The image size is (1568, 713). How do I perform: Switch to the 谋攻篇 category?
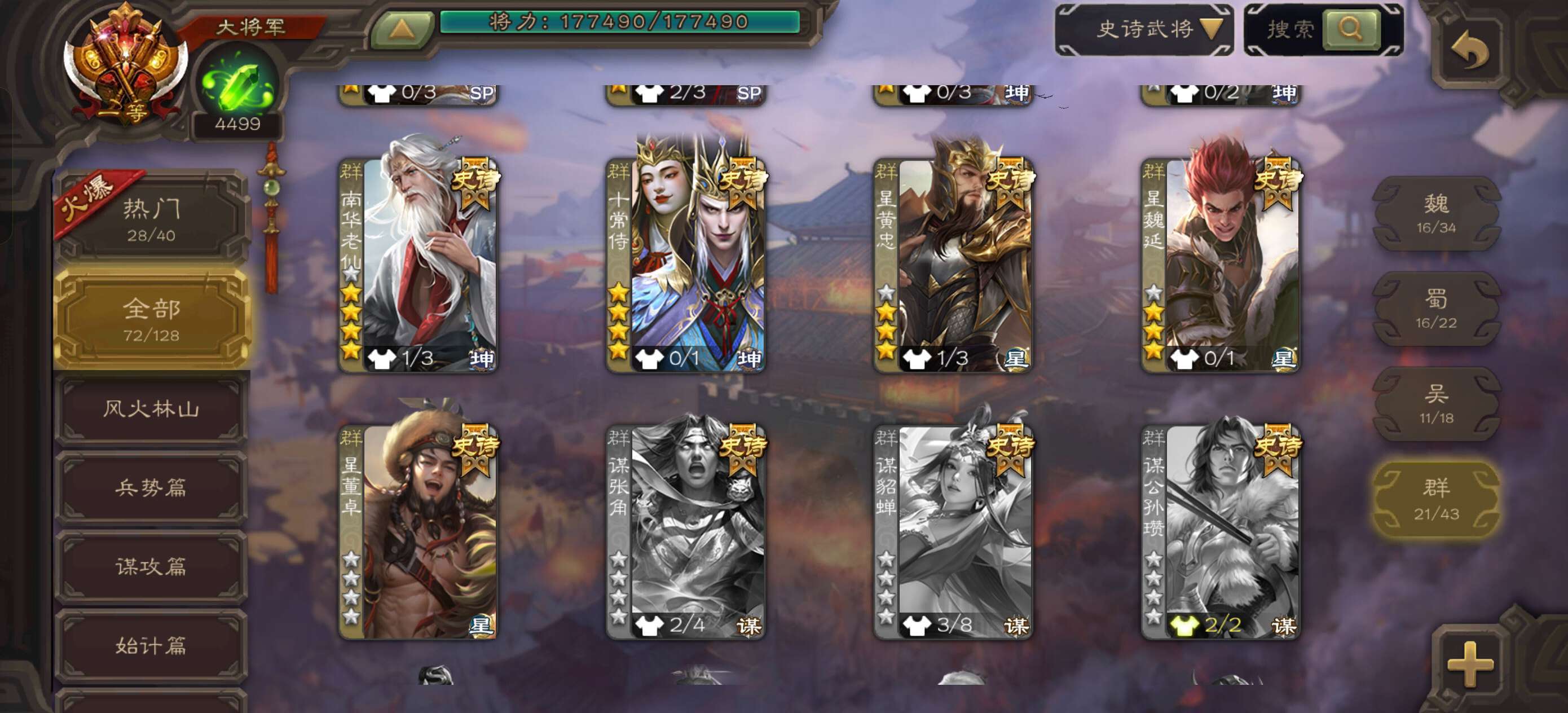(151, 567)
